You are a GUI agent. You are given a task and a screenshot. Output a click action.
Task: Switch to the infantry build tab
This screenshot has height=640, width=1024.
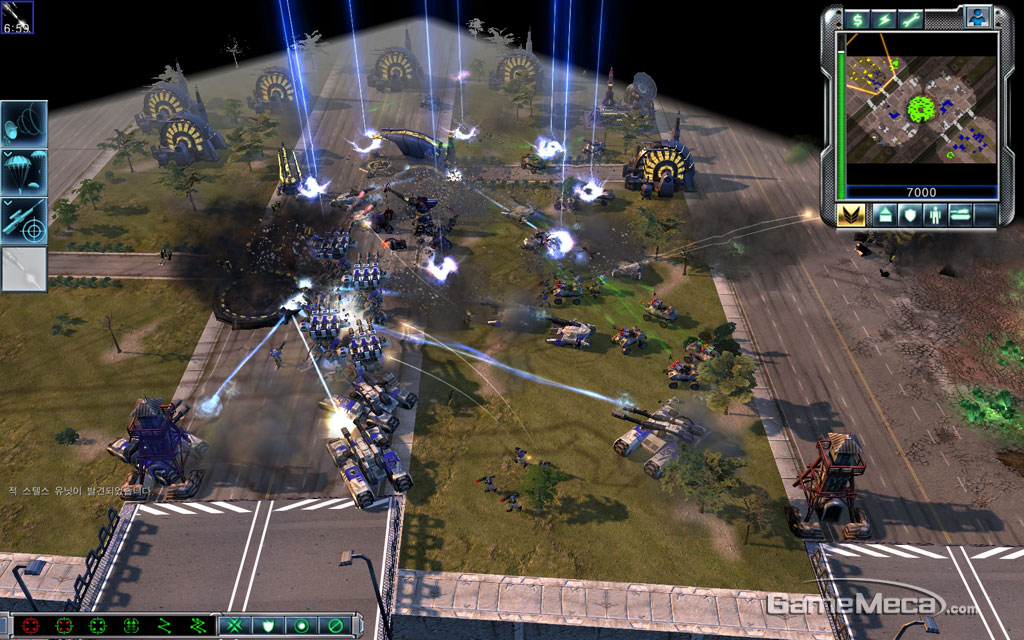(936, 214)
